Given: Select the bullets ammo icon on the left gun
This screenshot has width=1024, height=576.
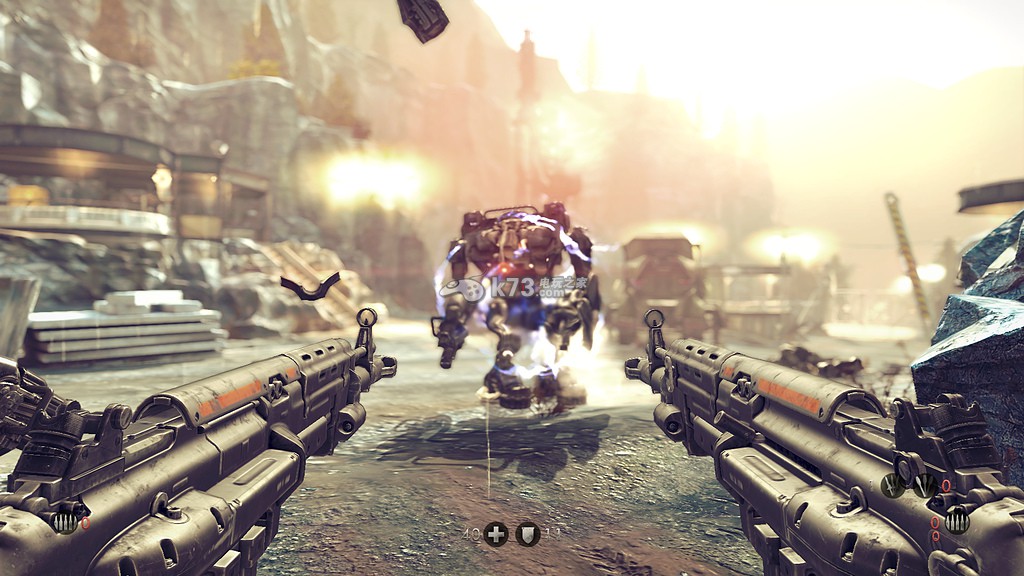Looking at the screenshot, I should [x=66, y=521].
